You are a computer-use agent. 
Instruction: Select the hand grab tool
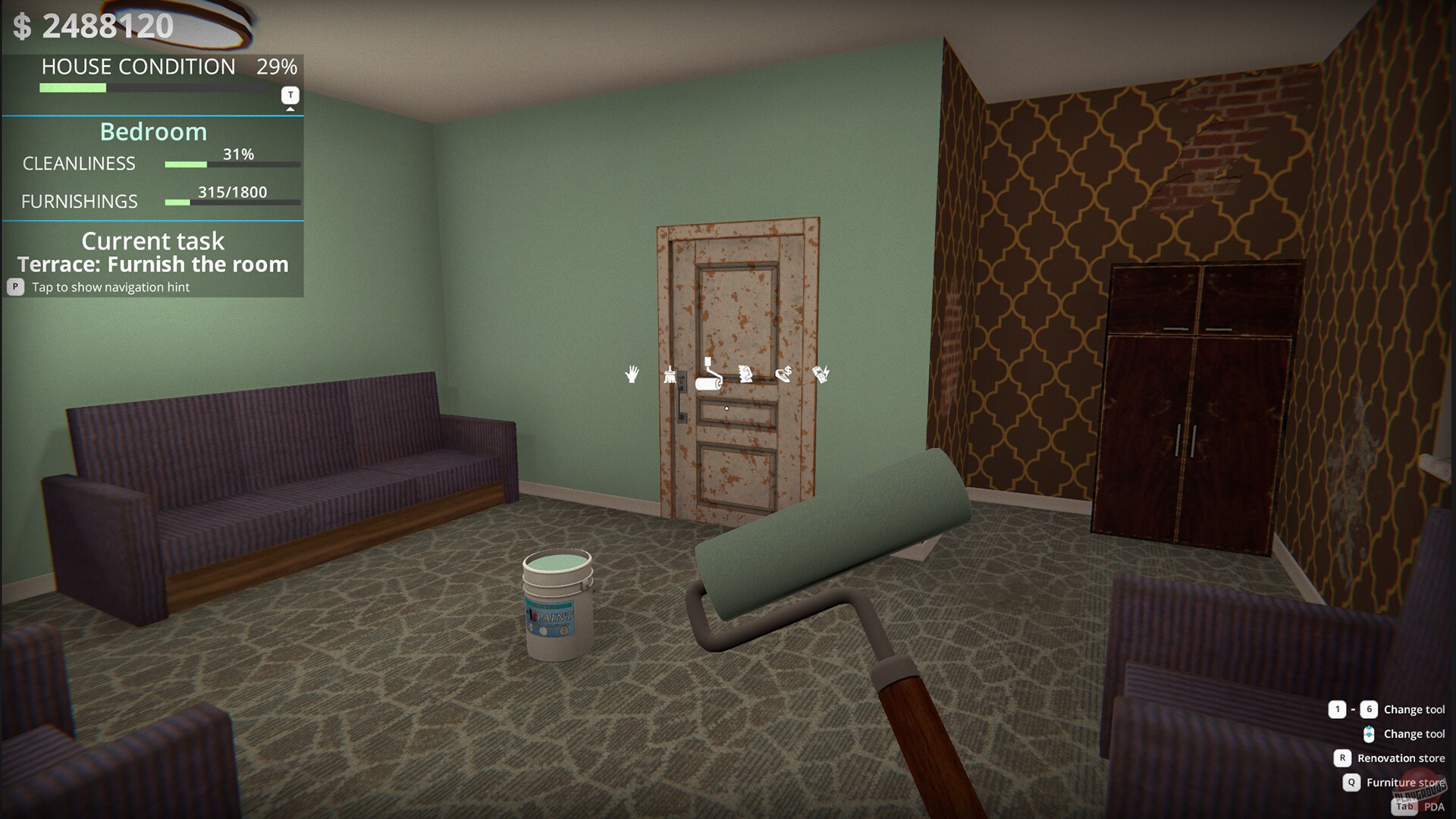632,375
